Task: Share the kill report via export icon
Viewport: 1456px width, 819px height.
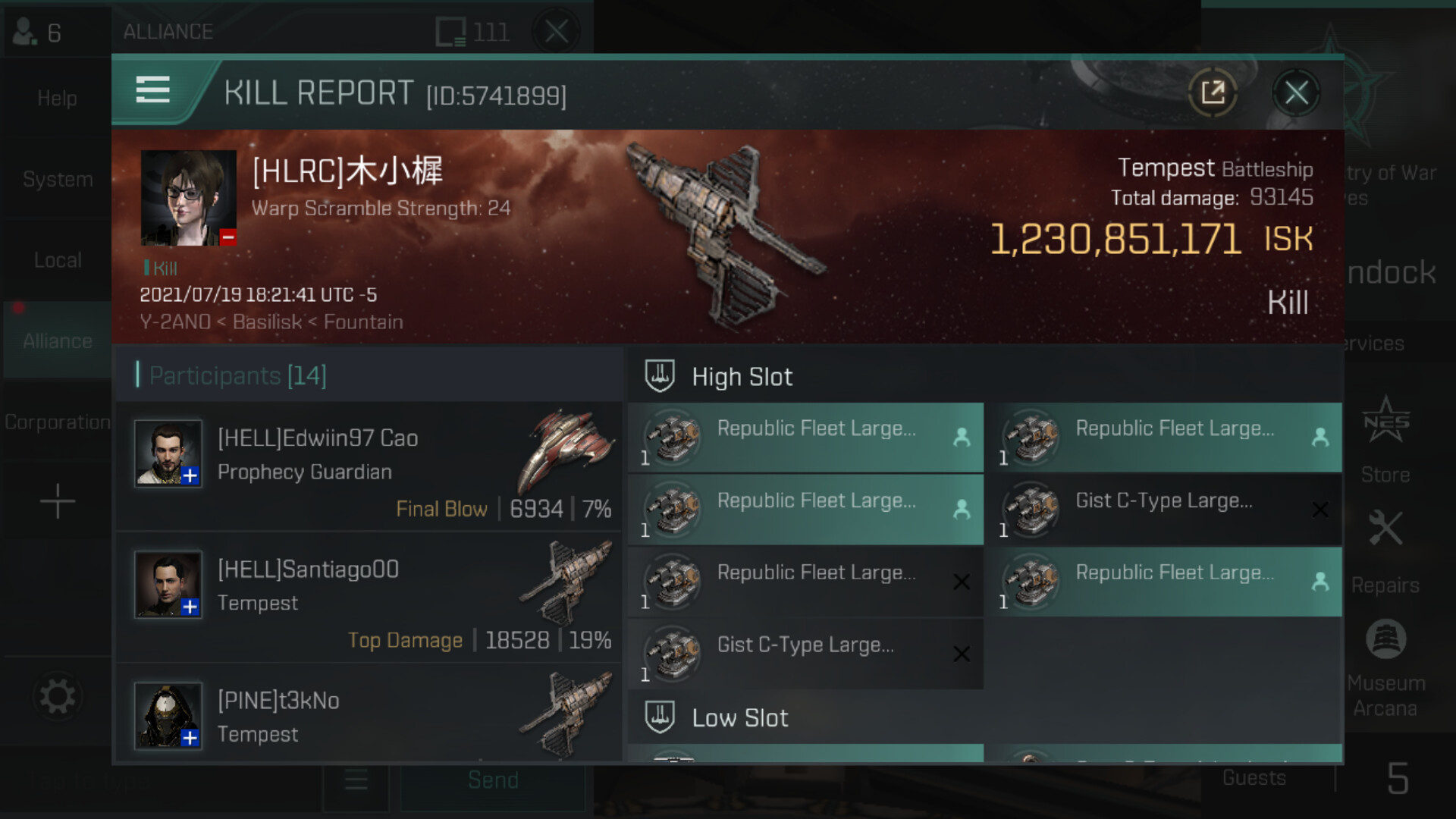Action: [1213, 93]
